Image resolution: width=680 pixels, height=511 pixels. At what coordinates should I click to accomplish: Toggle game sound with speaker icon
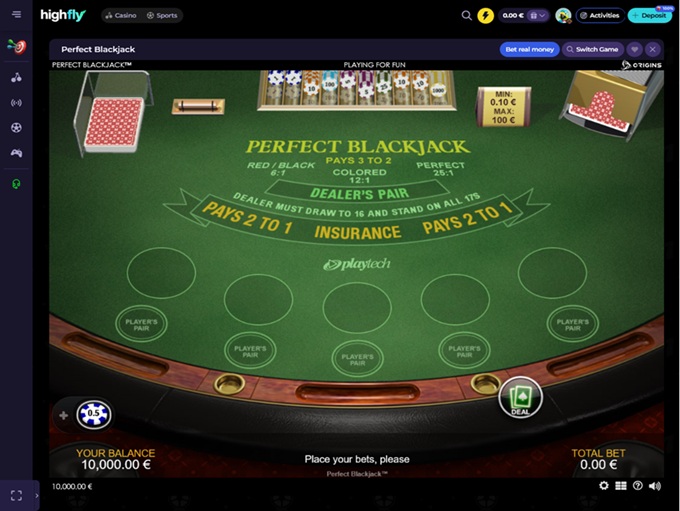pyautogui.click(x=655, y=486)
